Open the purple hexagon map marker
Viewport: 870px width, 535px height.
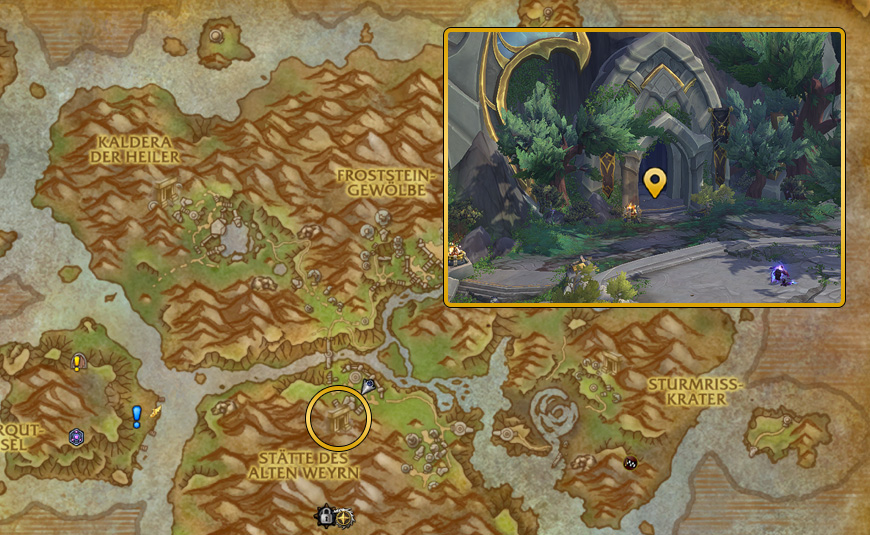(x=76, y=437)
